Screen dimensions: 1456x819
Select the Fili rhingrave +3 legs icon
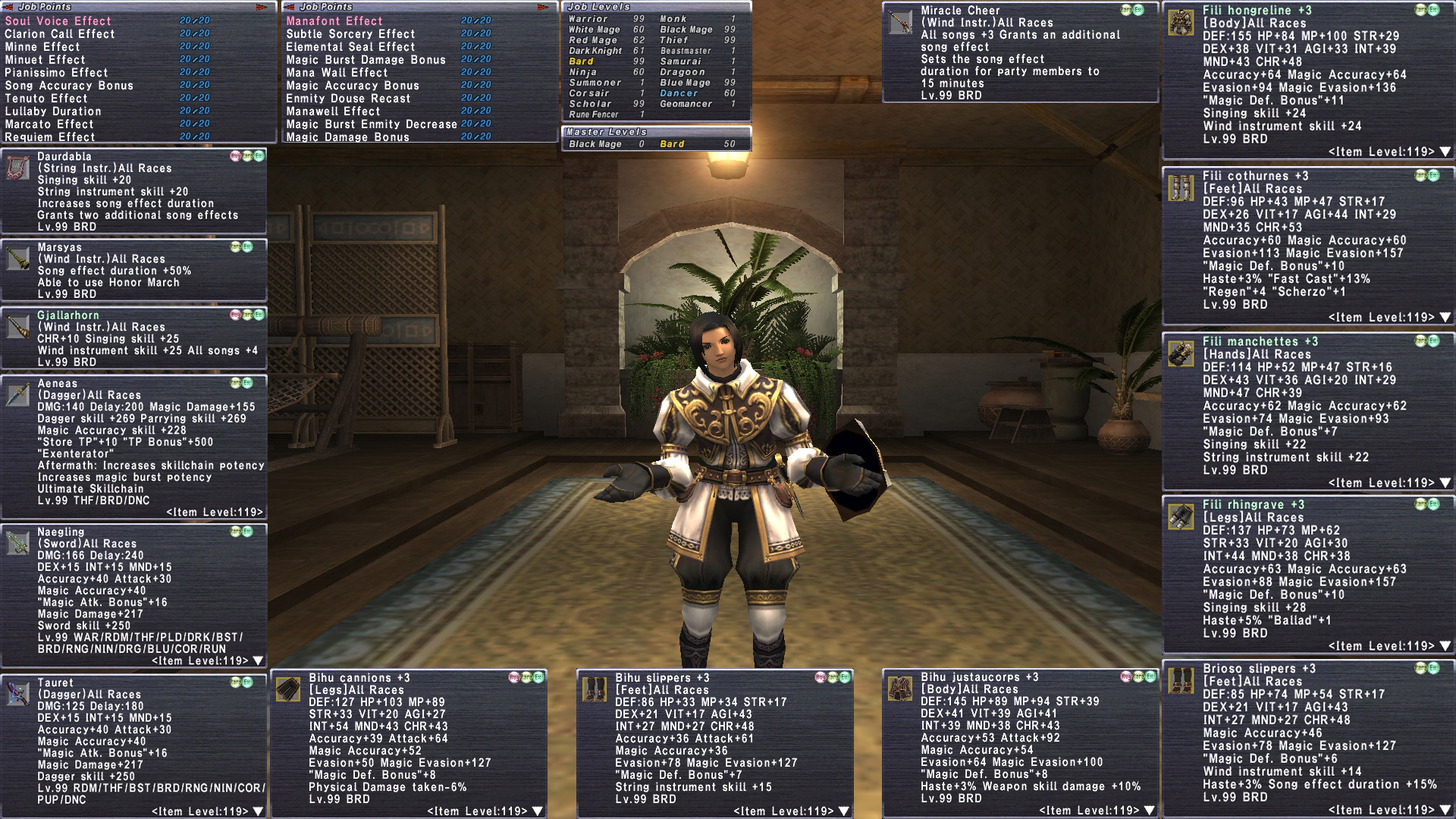pos(1181,516)
